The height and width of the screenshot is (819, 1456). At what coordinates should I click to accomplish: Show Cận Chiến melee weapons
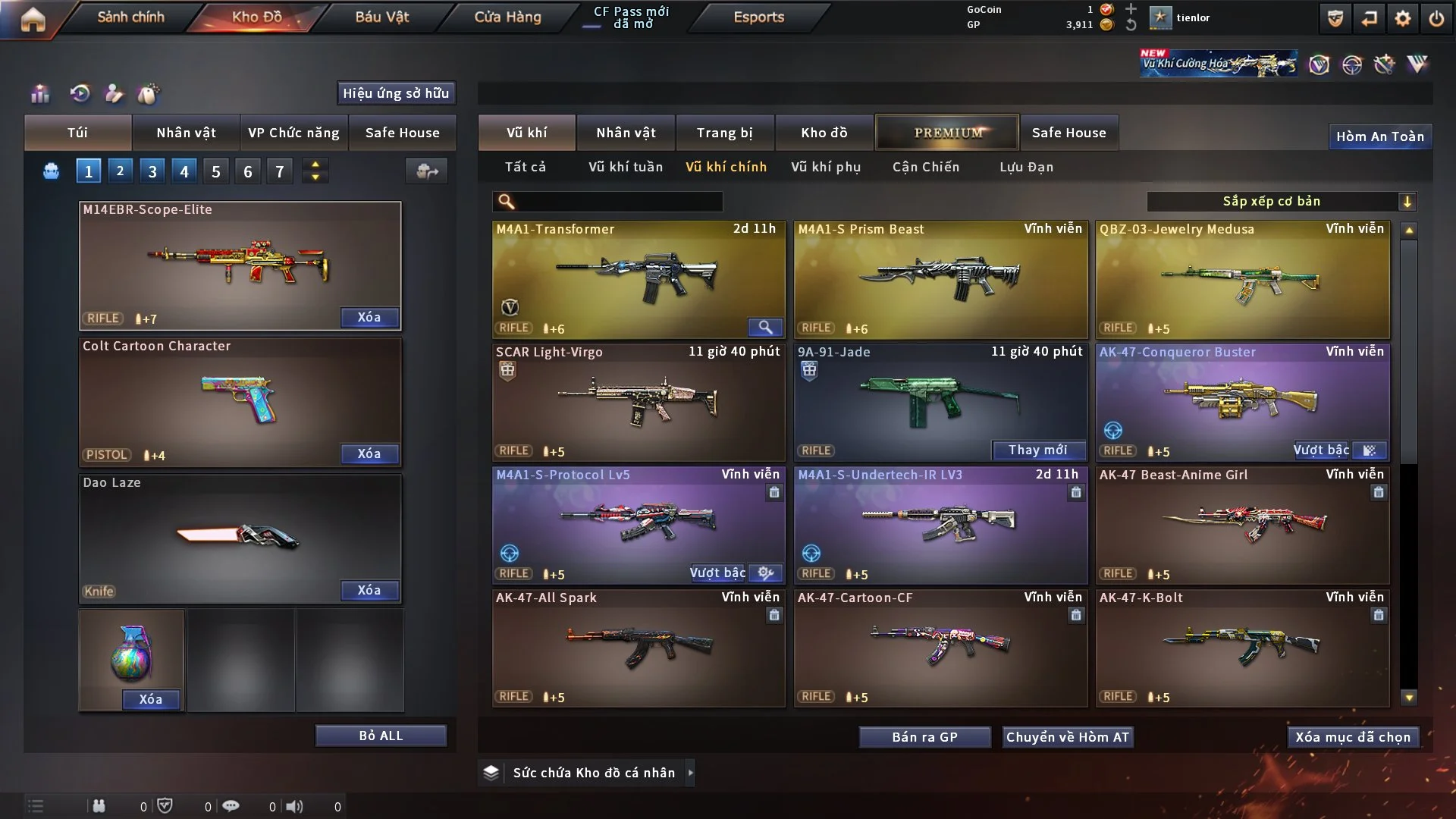925,167
